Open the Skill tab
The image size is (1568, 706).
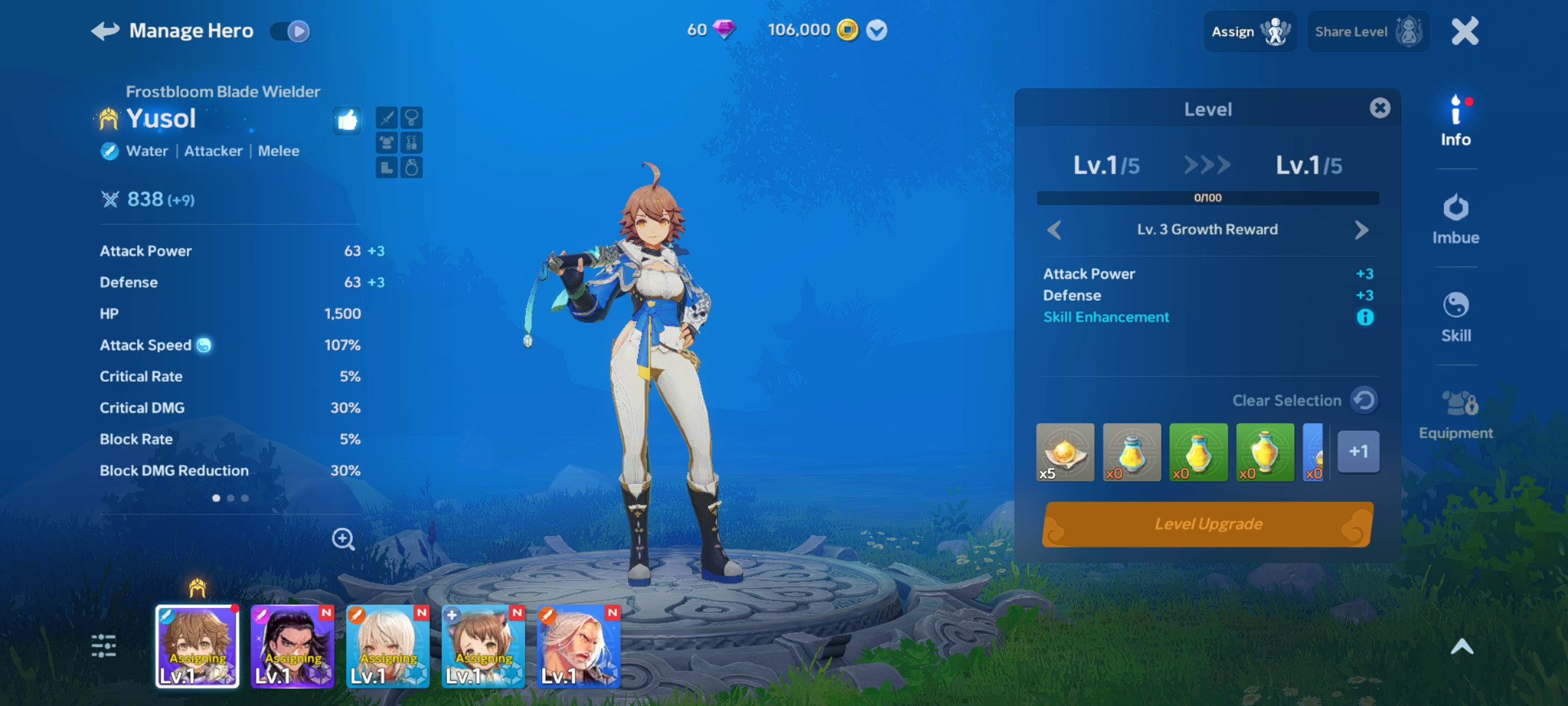[x=1456, y=318]
